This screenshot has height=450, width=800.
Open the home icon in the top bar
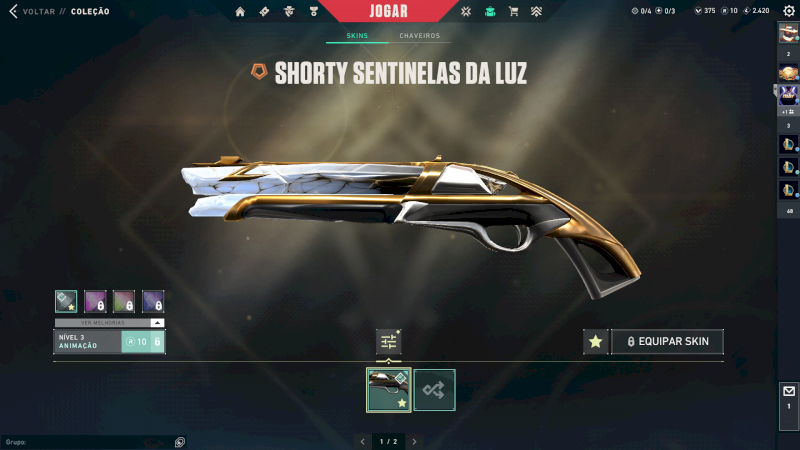point(240,12)
